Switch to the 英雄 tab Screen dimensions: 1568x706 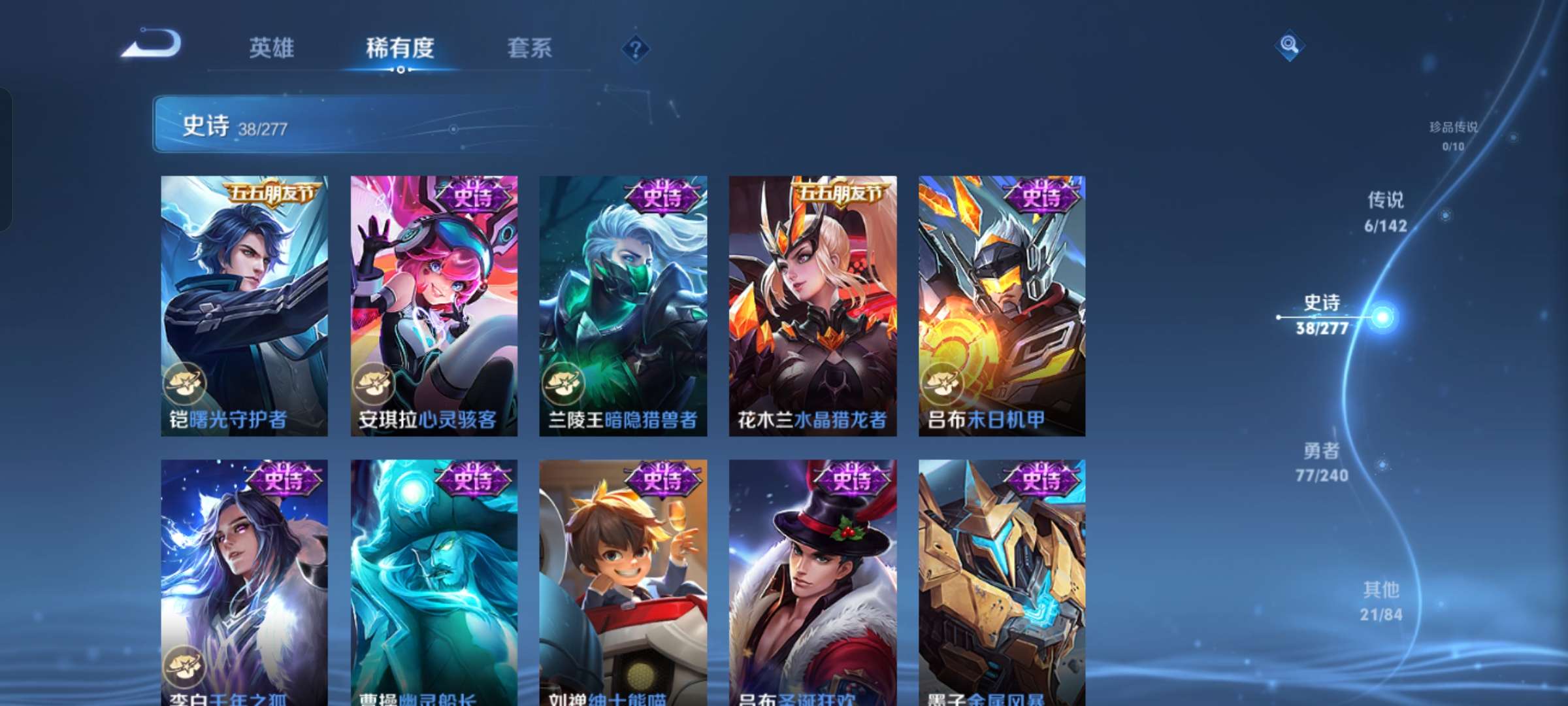tap(272, 48)
